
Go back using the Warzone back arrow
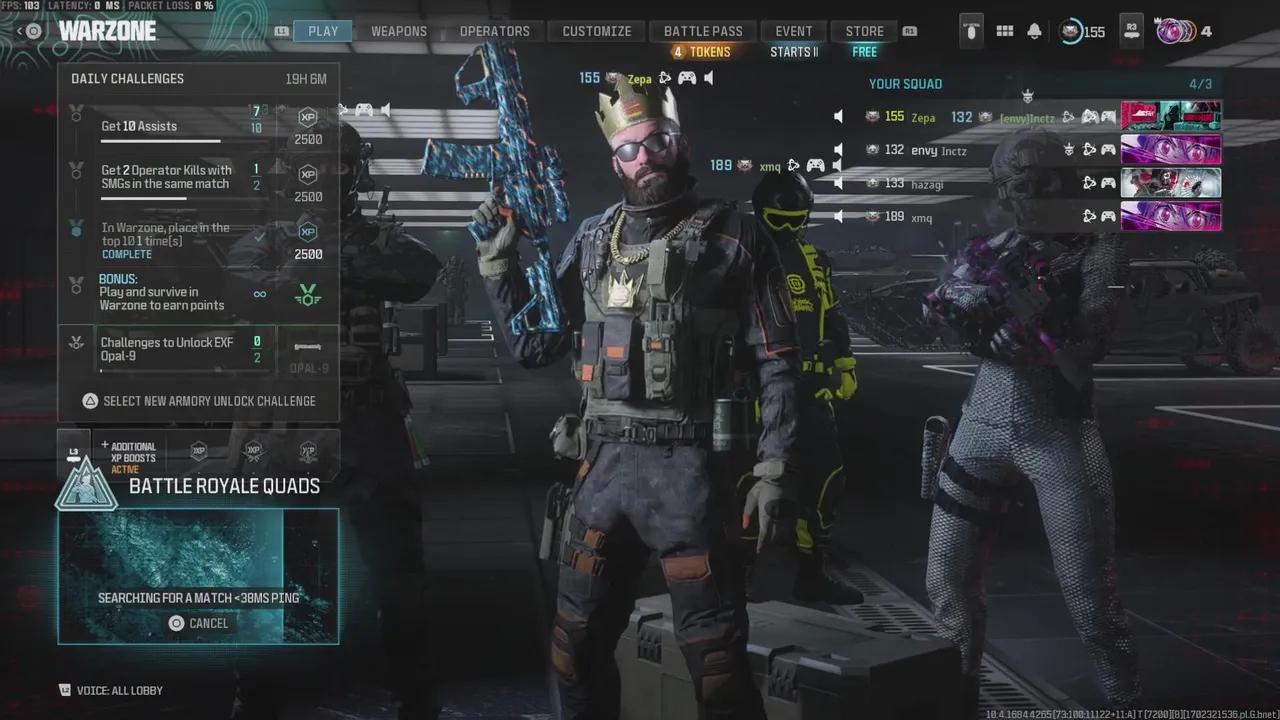pos(22,31)
